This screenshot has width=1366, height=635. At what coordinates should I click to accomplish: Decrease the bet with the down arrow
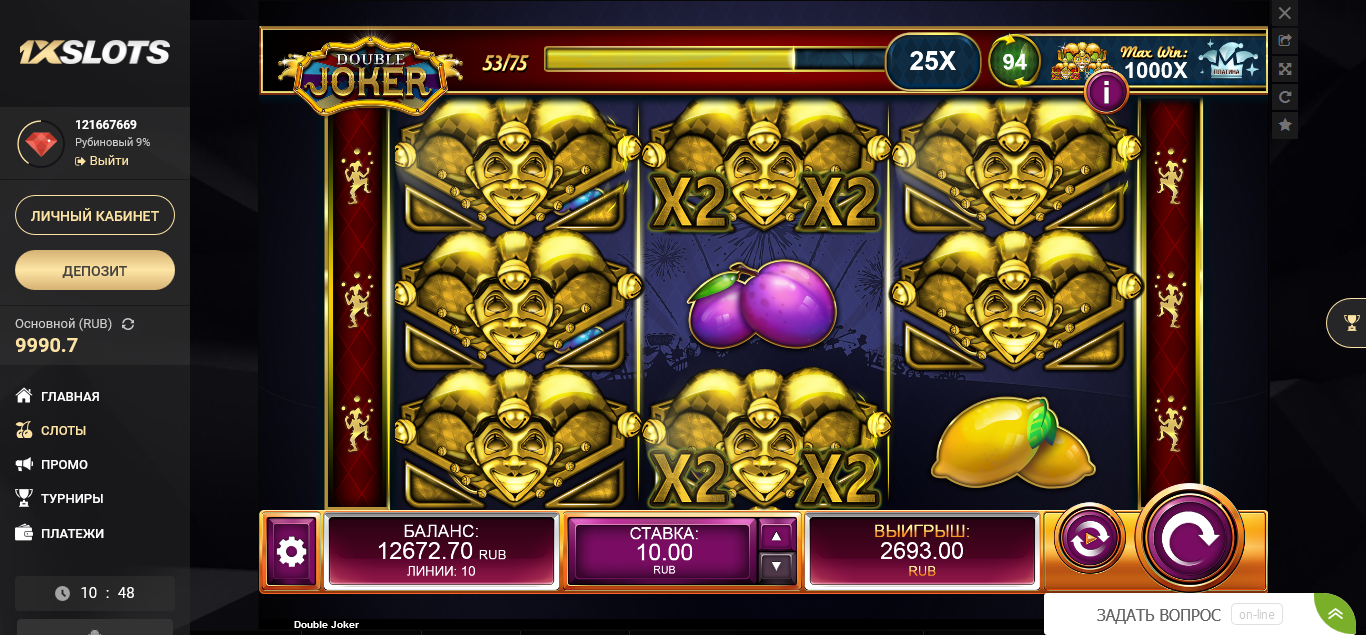(x=777, y=567)
